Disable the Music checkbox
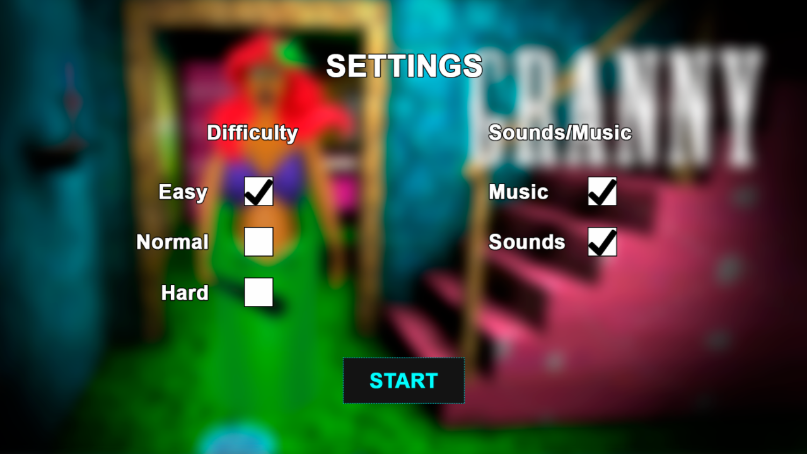Image resolution: width=807 pixels, height=454 pixels. pos(602,191)
